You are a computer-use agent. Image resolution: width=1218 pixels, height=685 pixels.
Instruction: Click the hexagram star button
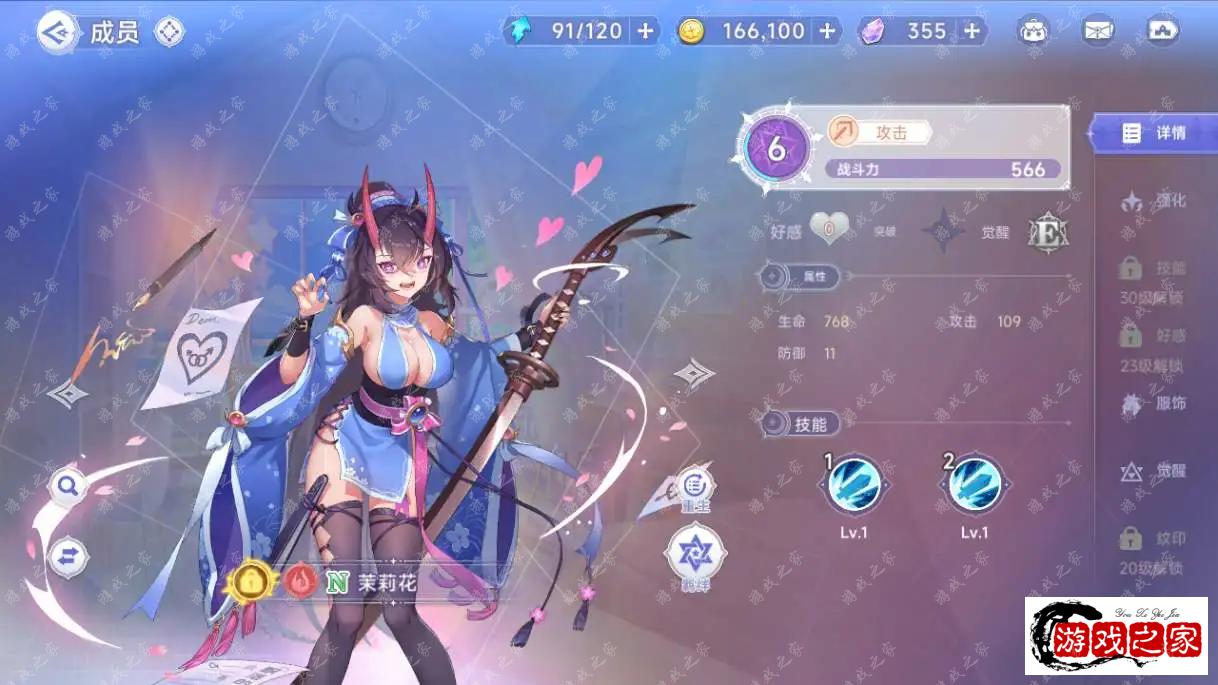[695, 553]
